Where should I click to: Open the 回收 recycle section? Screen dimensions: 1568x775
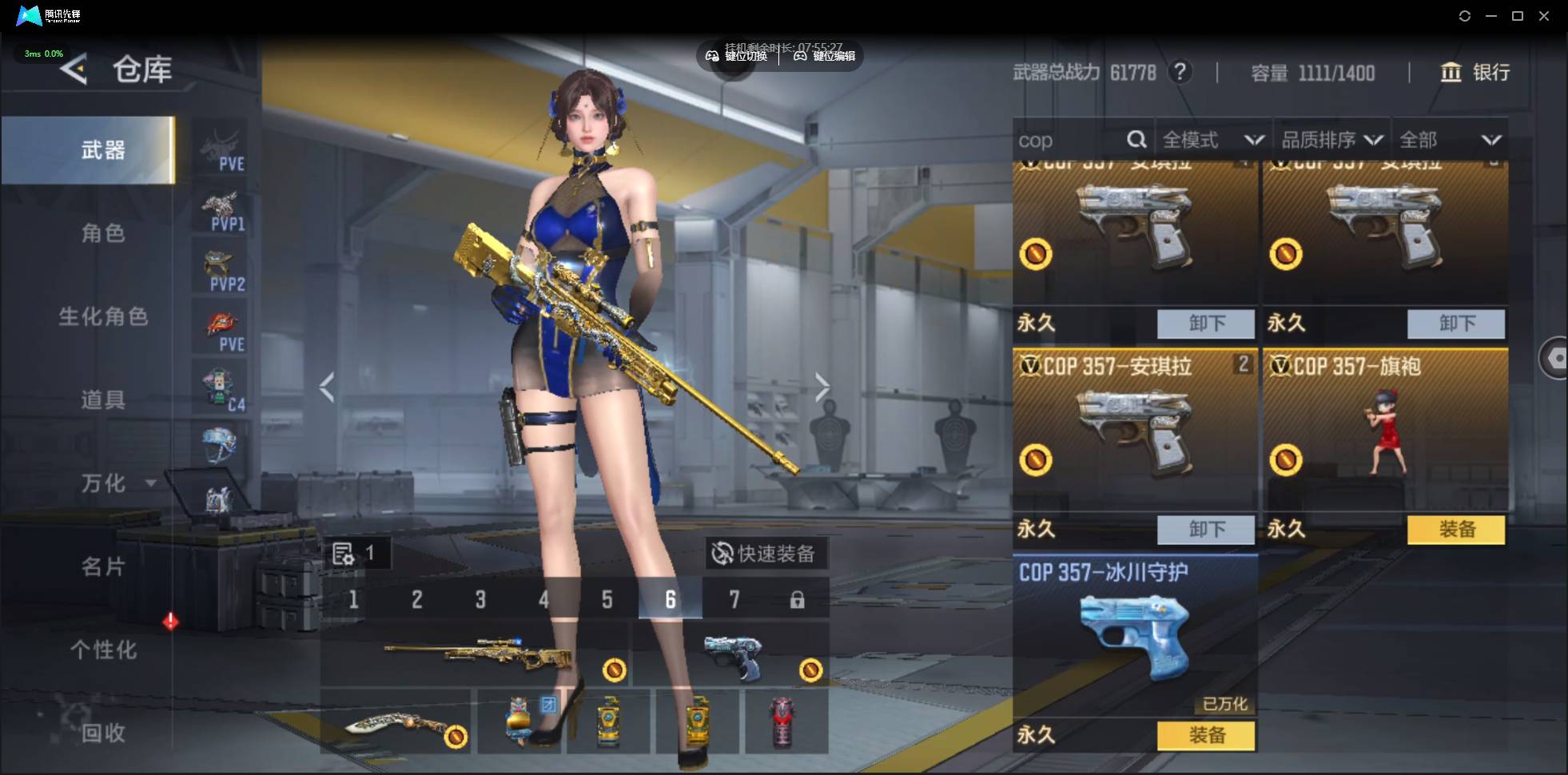pos(103,733)
